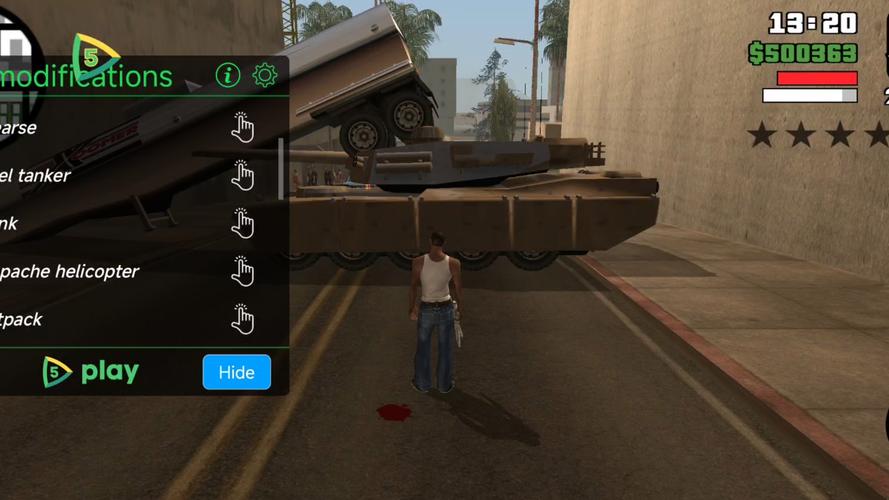Tap the hand icon beside the hearse entry

pyautogui.click(x=242, y=127)
